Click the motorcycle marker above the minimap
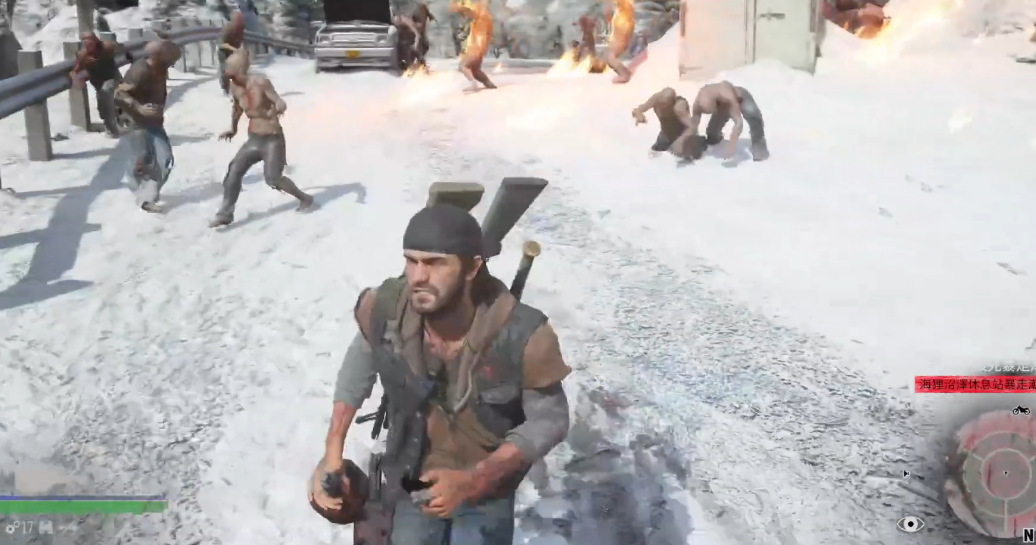The width and height of the screenshot is (1036, 545). point(1021,410)
